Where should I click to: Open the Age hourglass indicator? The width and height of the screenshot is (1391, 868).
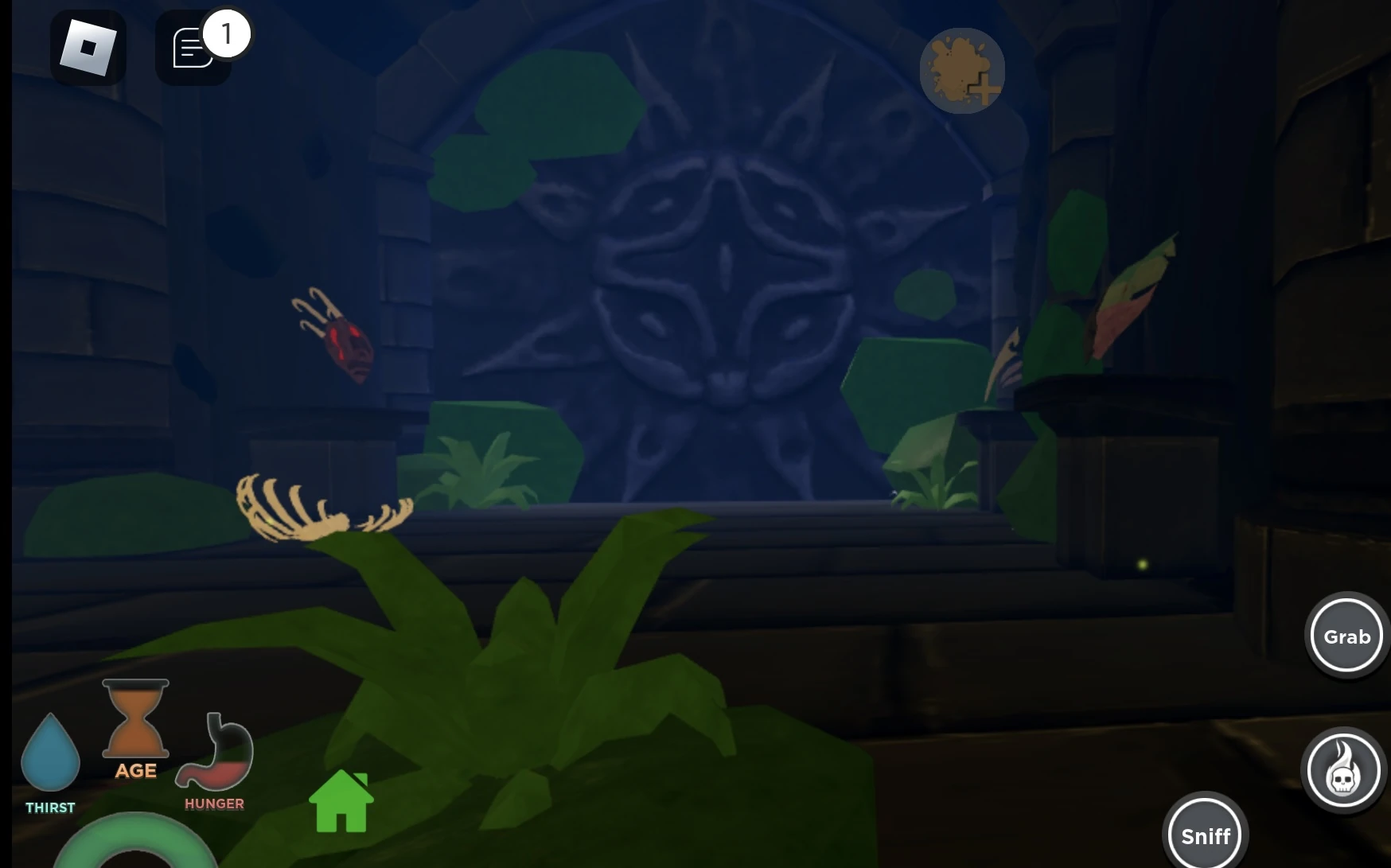tap(134, 716)
